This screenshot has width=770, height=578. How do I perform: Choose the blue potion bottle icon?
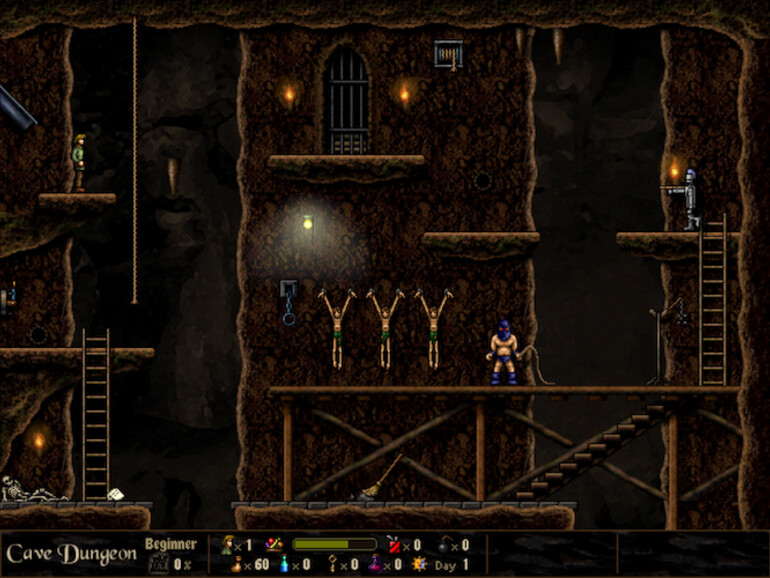coord(283,565)
